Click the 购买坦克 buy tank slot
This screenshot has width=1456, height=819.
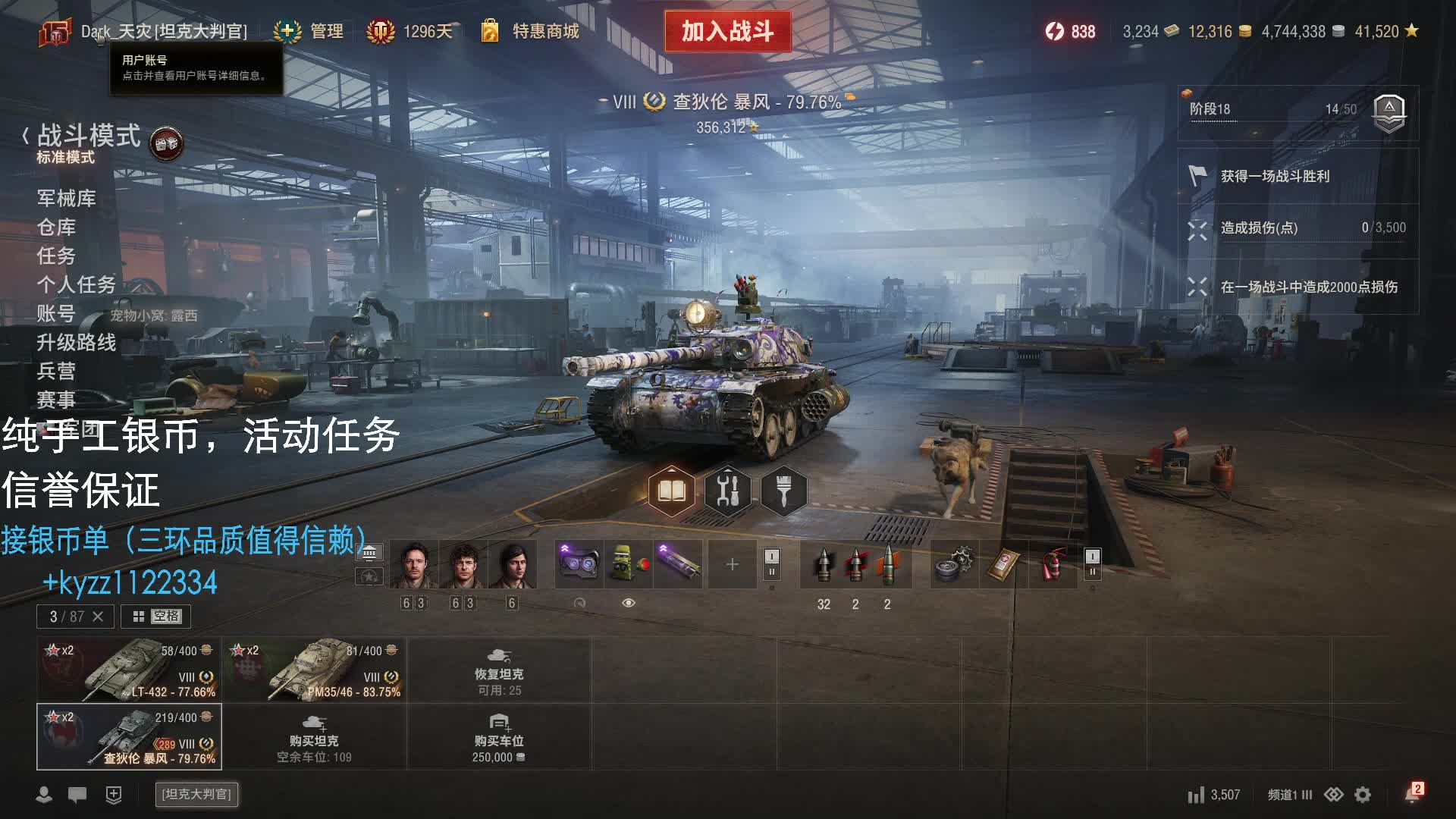click(x=314, y=737)
